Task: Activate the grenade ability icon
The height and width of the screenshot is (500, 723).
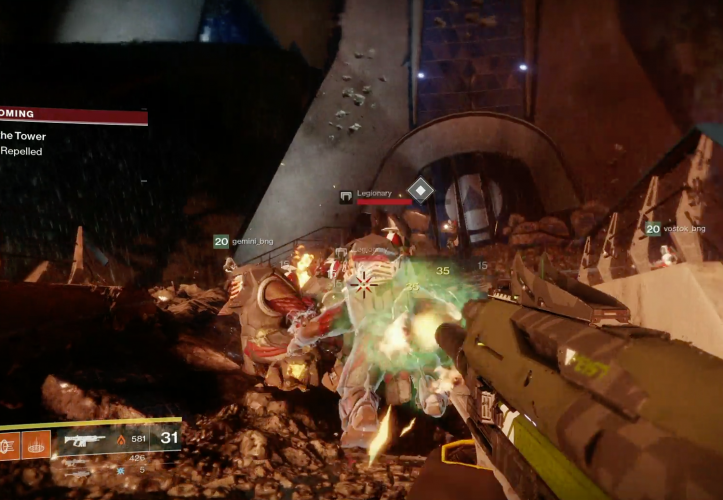Action: [9, 444]
